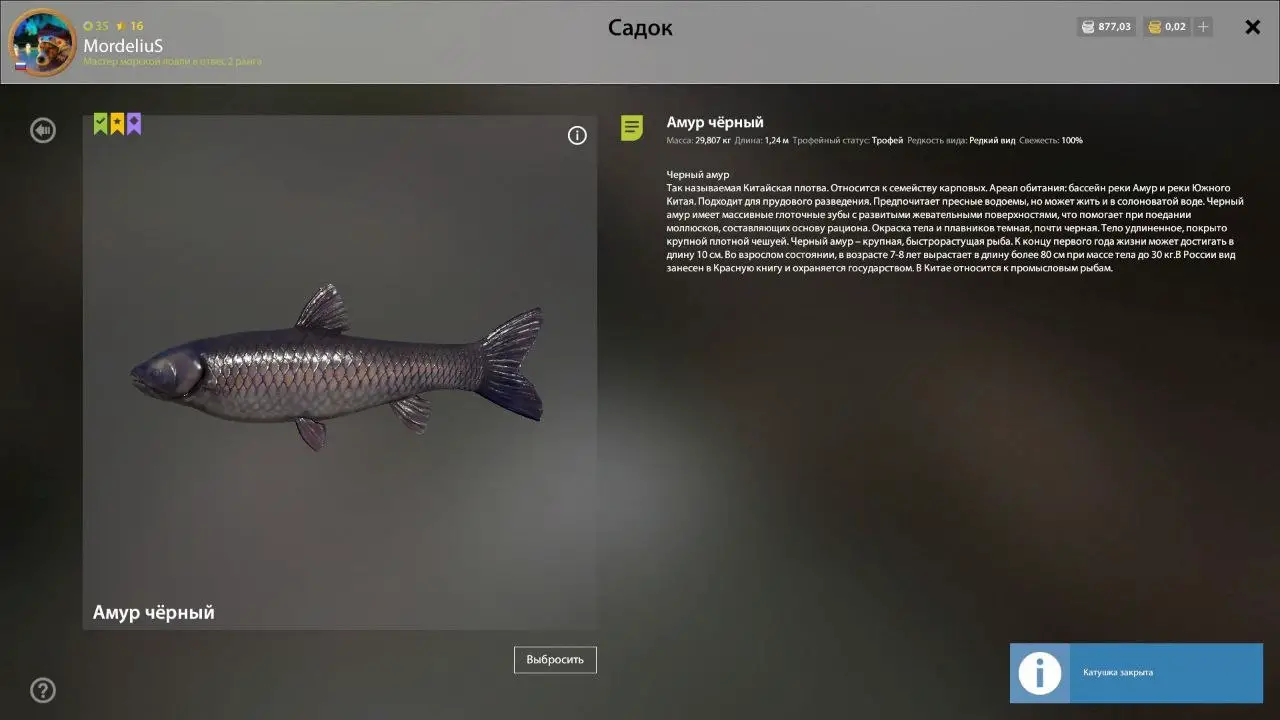Close the Садок screen with the X
Viewport: 1280px width, 720px height.
coord(1252,27)
